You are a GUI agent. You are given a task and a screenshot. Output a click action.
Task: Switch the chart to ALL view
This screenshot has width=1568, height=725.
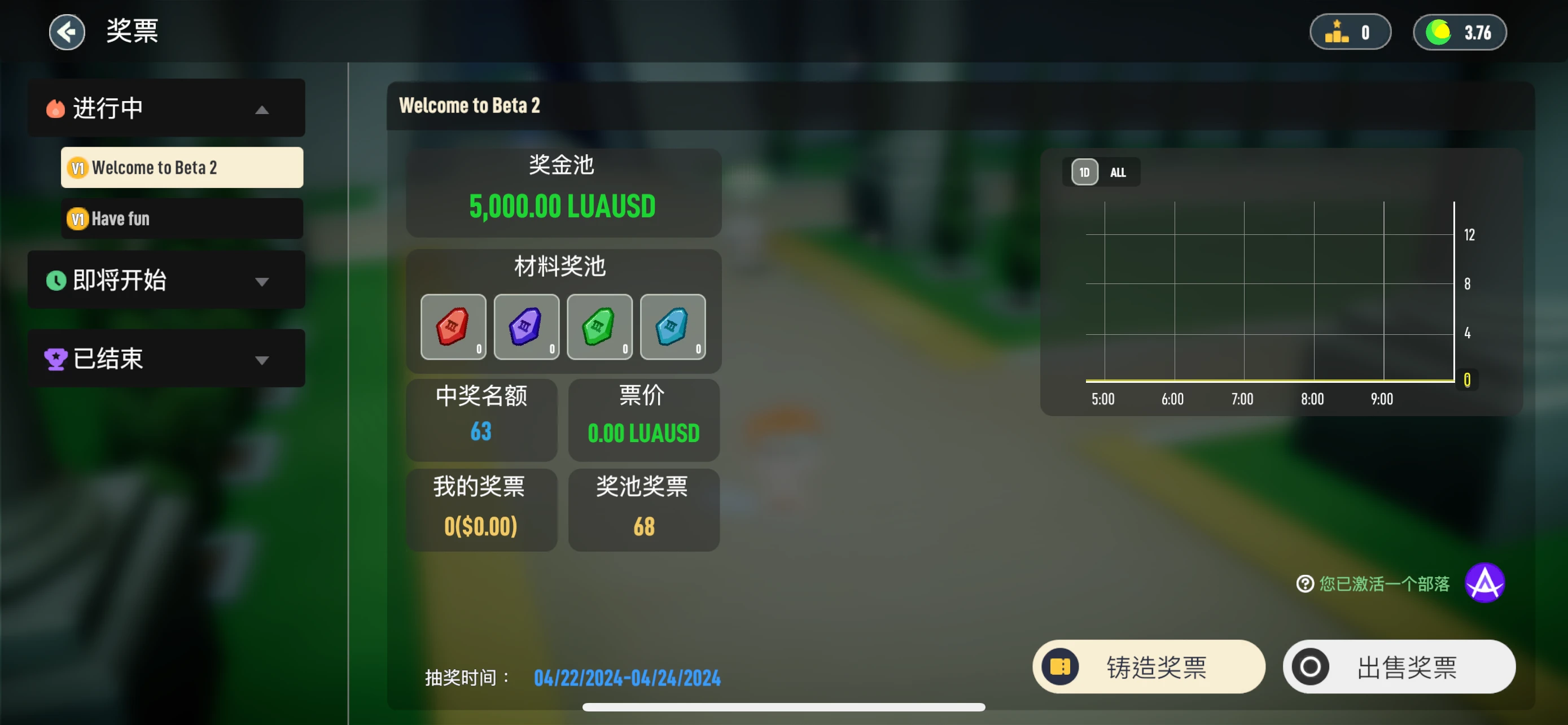tap(1118, 172)
